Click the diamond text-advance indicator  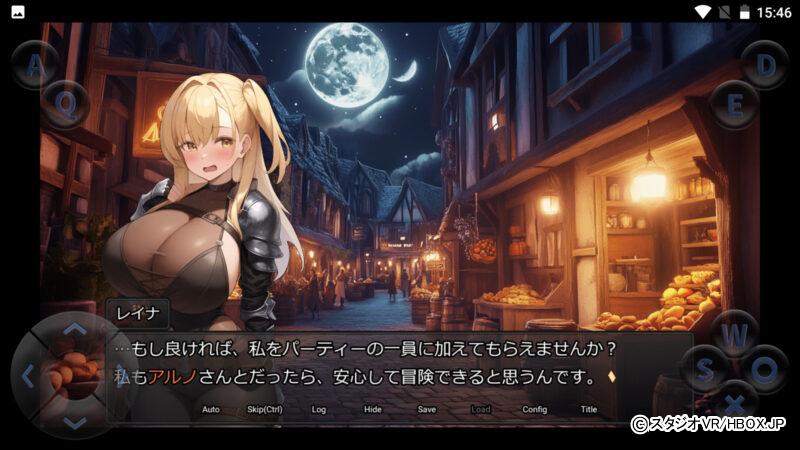click(612, 377)
